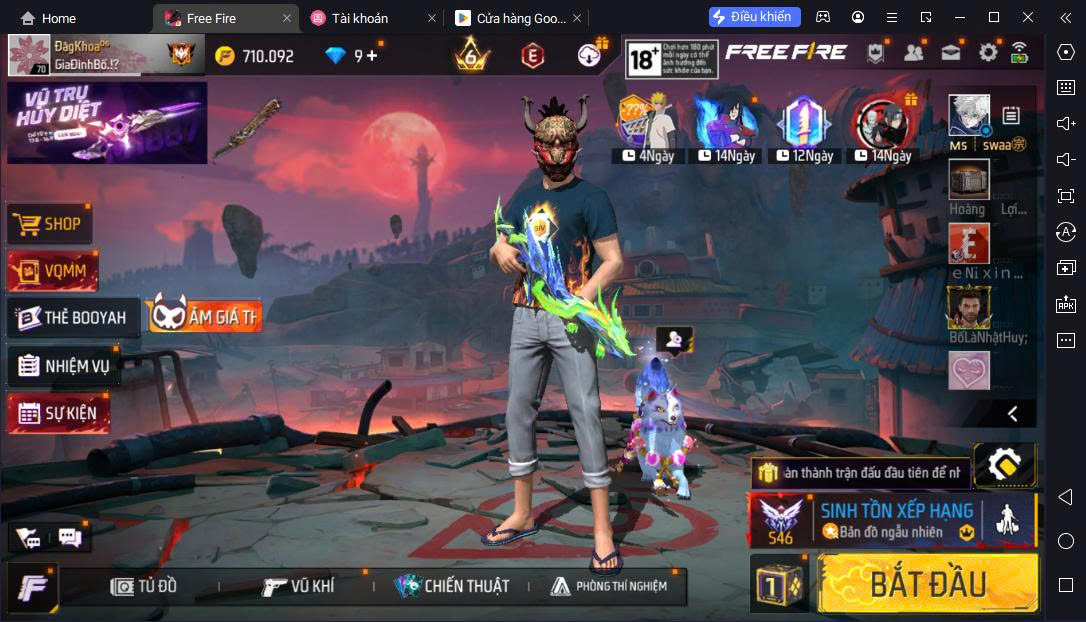1086x622 pixels.
Task: Open the VQMM lucky spin menu
Action: (x=53, y=270)
